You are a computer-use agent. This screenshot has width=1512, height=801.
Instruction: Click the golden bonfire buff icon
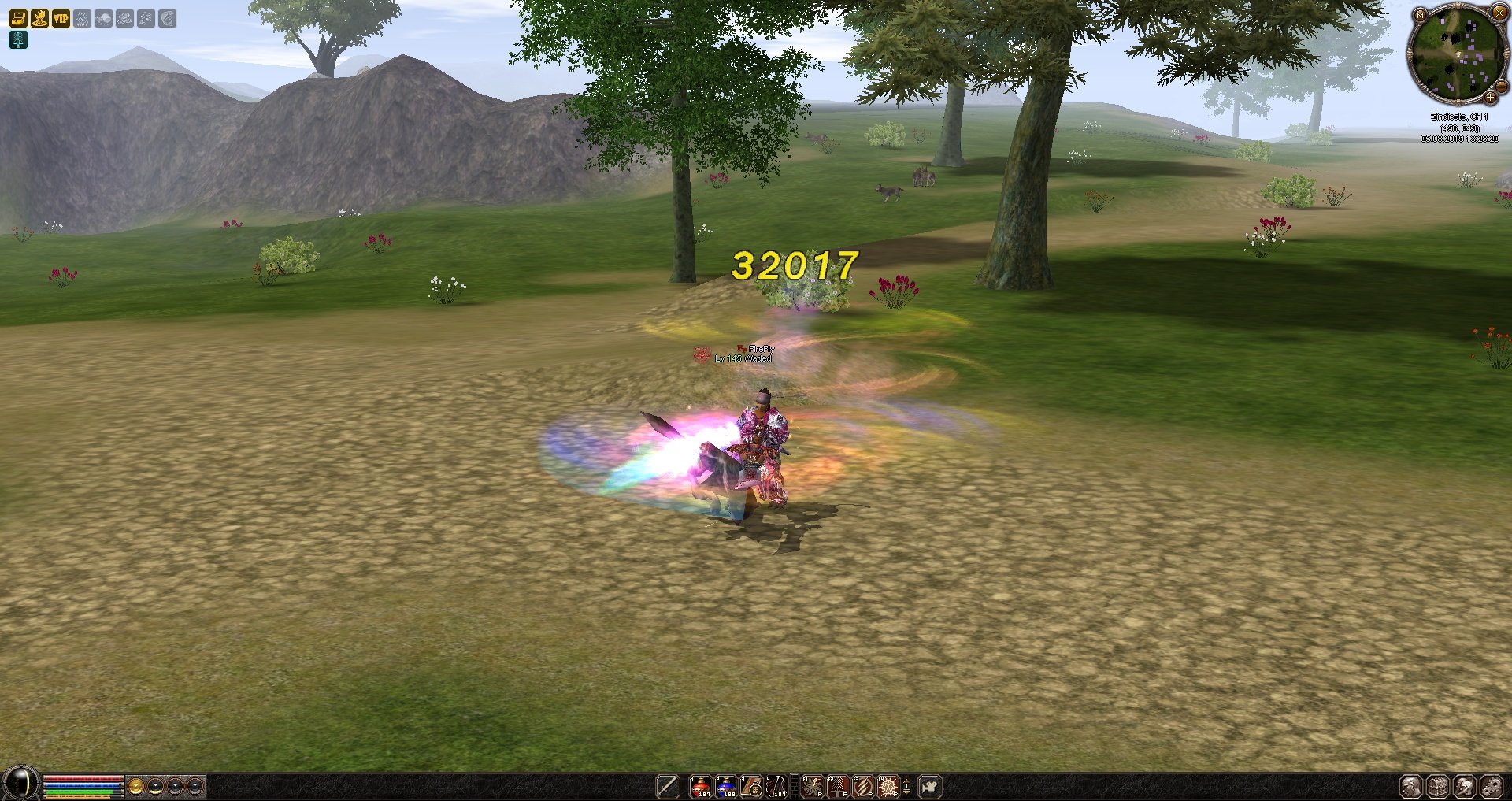click(39, 18)
